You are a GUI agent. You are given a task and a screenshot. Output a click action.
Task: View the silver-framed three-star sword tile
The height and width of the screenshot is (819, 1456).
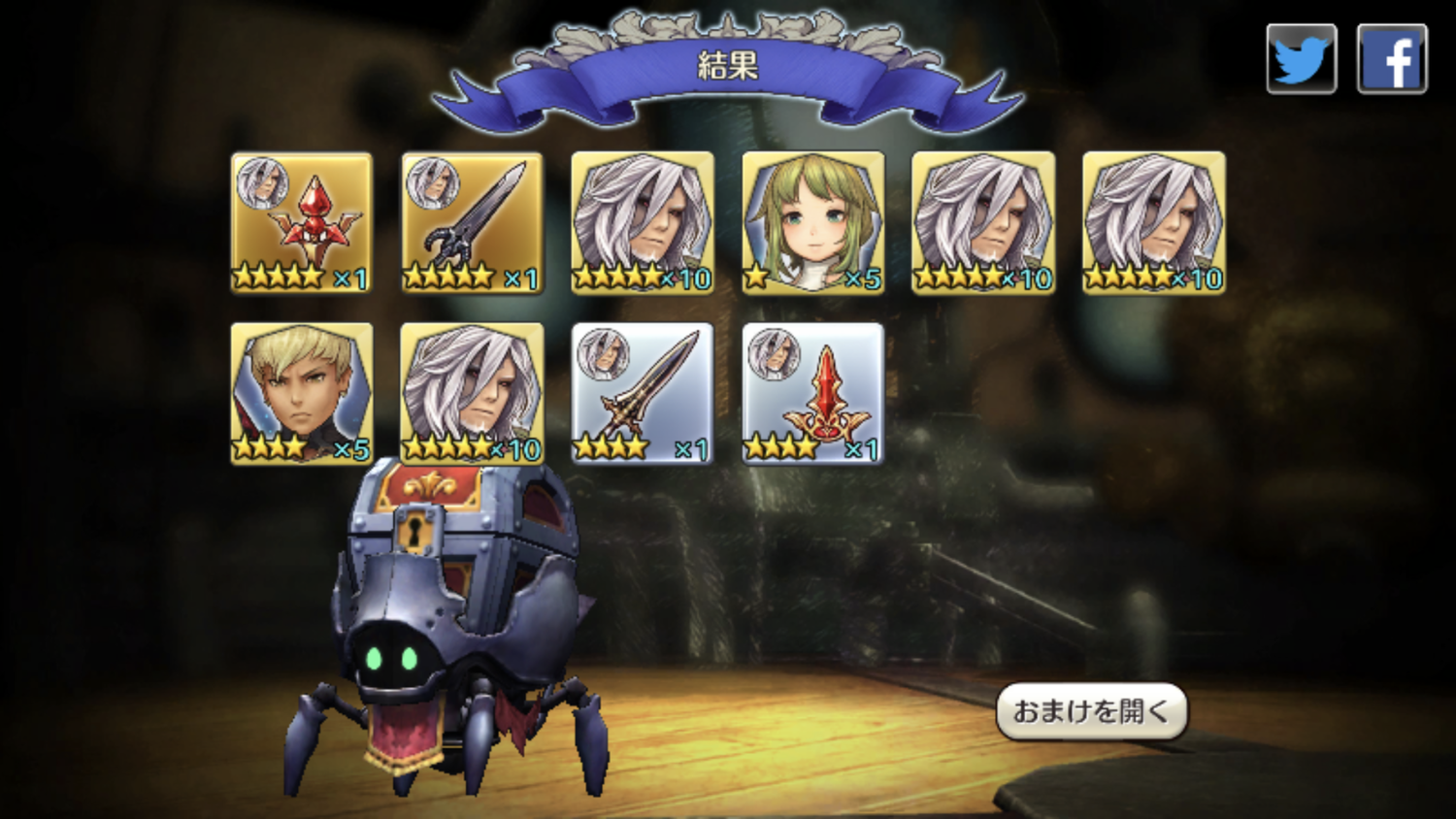643,393
